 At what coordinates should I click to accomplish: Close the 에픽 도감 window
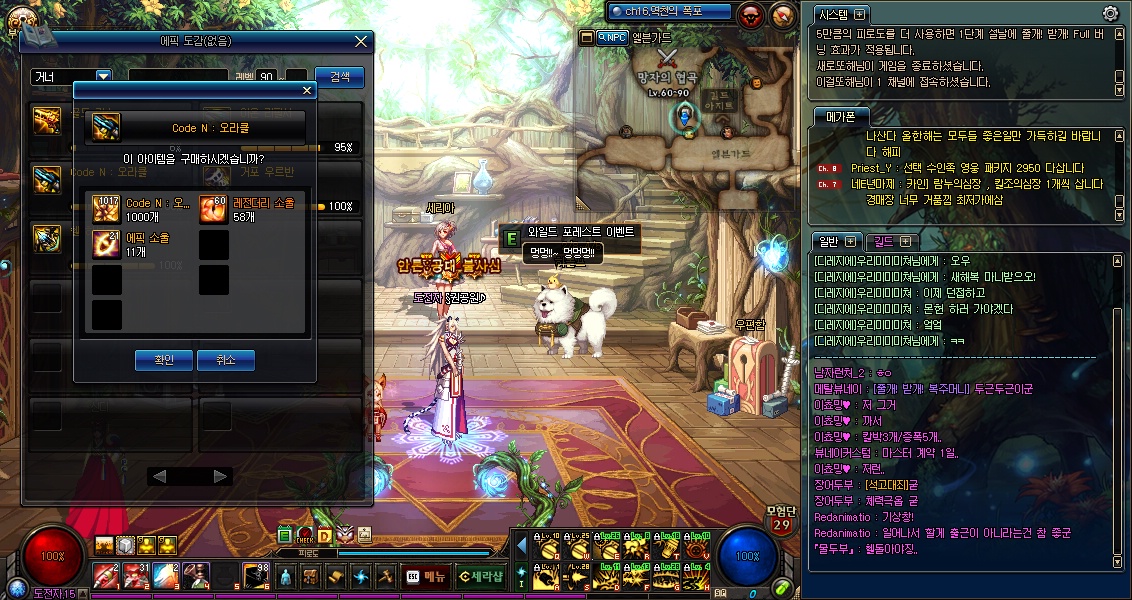pos(361,42)
